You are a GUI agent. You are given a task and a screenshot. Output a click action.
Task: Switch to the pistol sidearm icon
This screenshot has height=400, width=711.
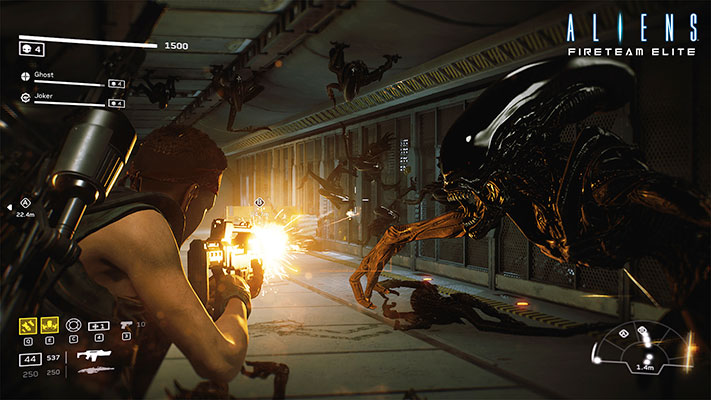tap(126, 325)
